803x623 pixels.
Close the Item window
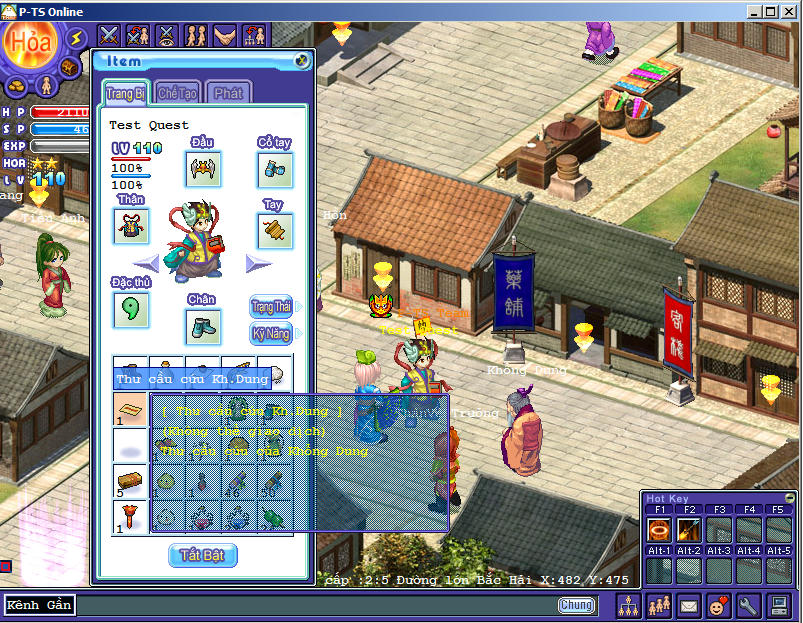tap(302, 61)
